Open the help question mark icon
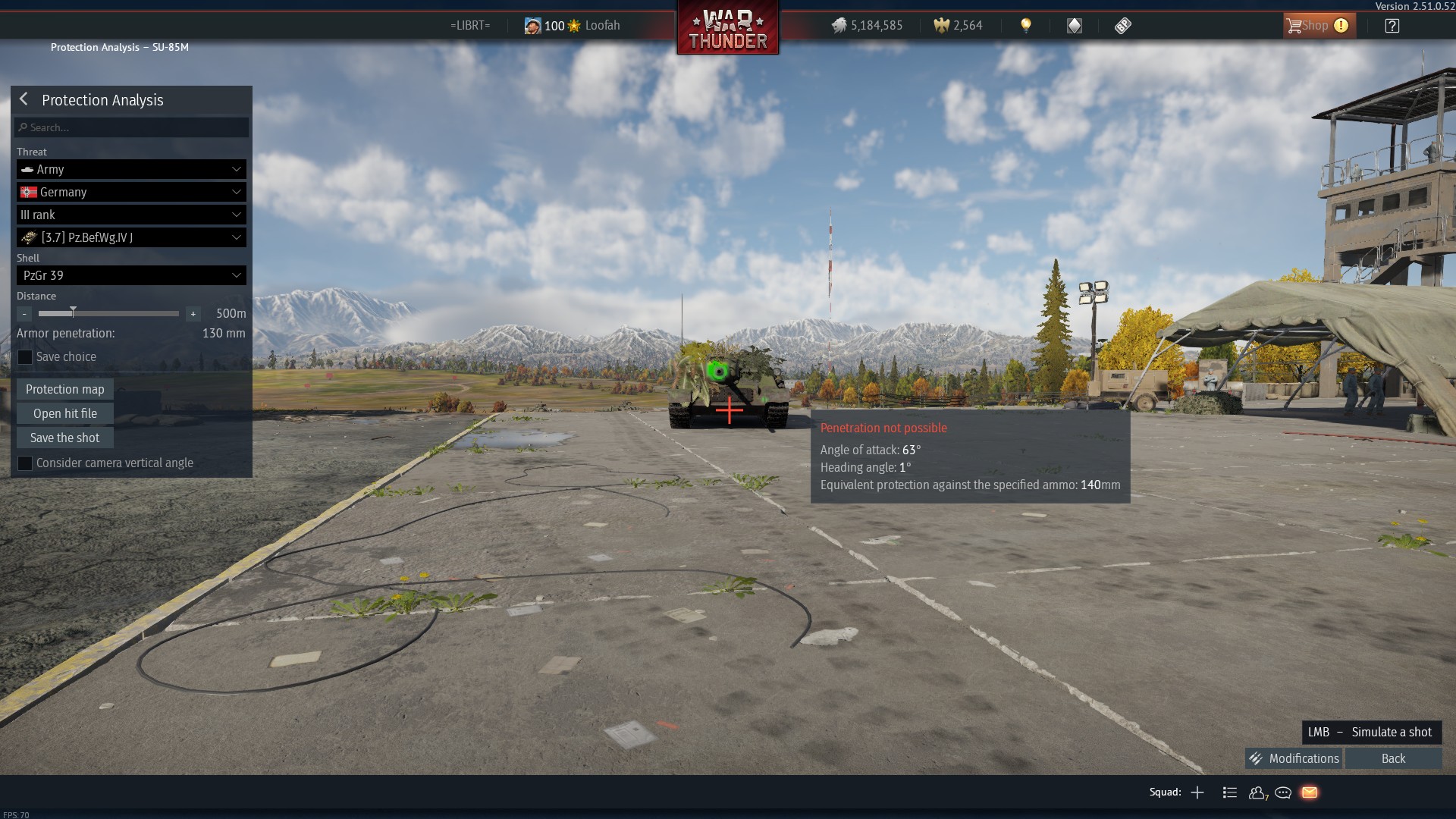 click(1392, 26)
